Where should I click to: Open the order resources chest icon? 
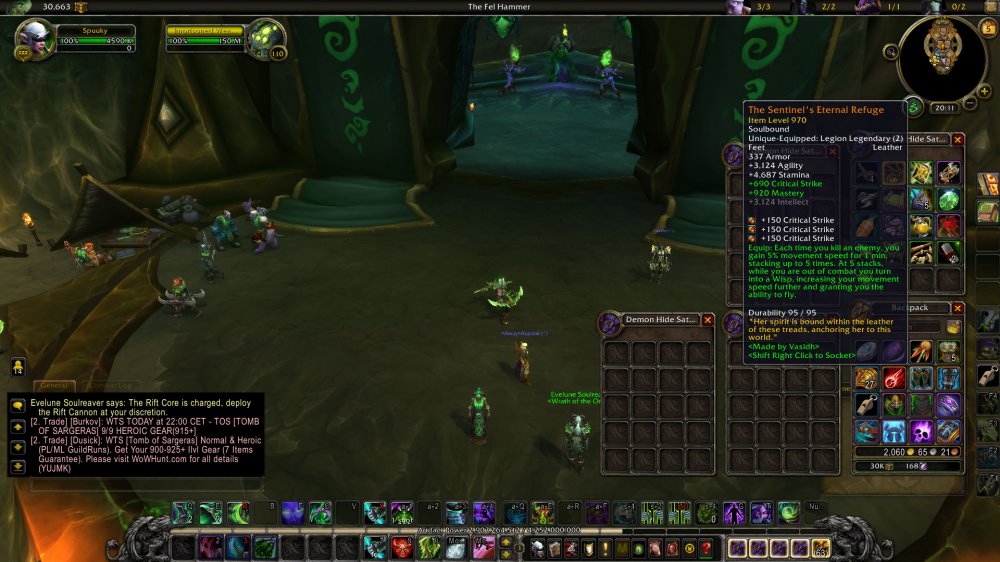tap(81, 7)
